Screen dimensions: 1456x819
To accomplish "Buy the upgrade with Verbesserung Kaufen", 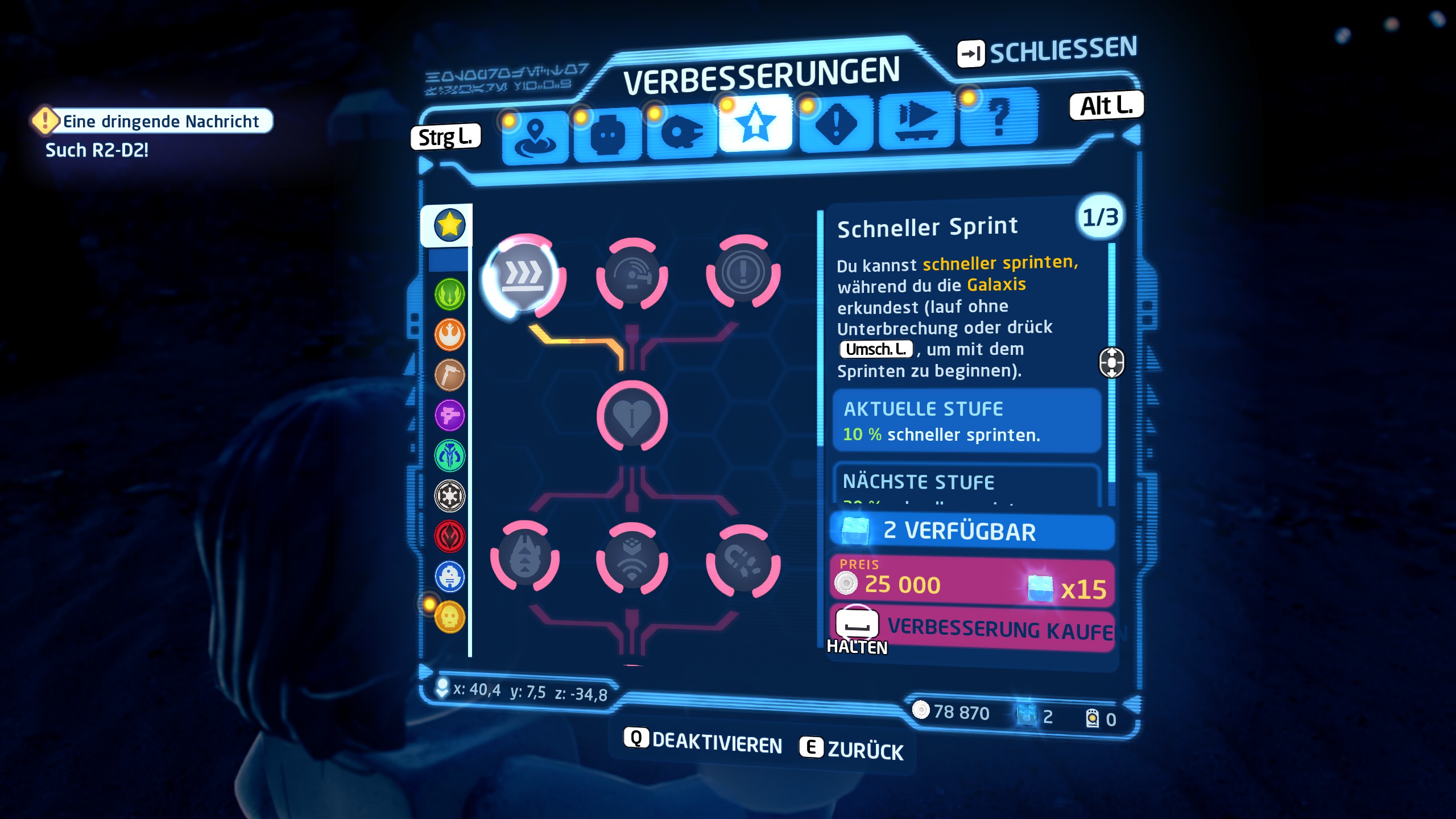I will (x=973, y=629).
